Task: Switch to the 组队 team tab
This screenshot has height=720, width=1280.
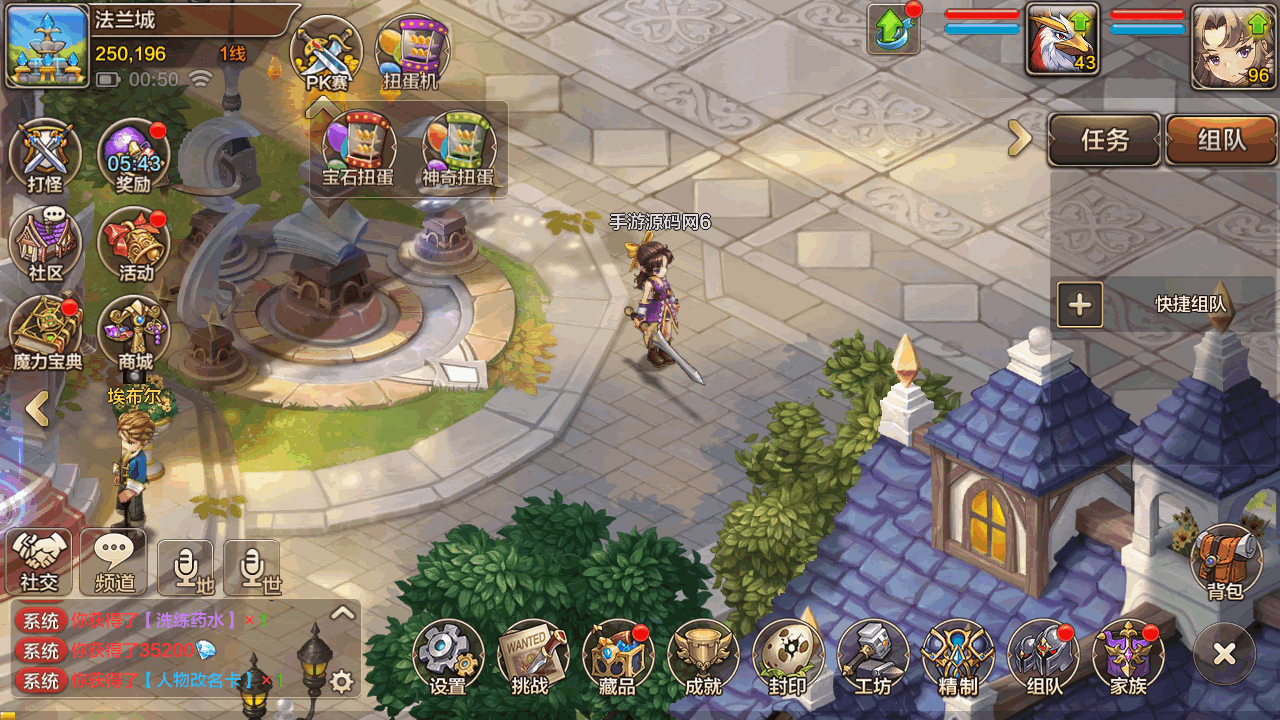Action: click(x=1221, y=140)
